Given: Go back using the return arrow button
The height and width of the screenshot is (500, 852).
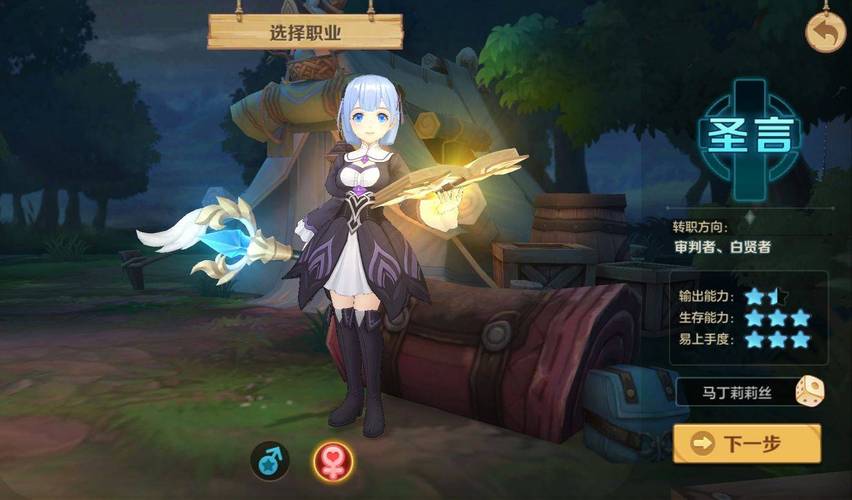Looking at the screenshot, I should click(x=825, y=32).
